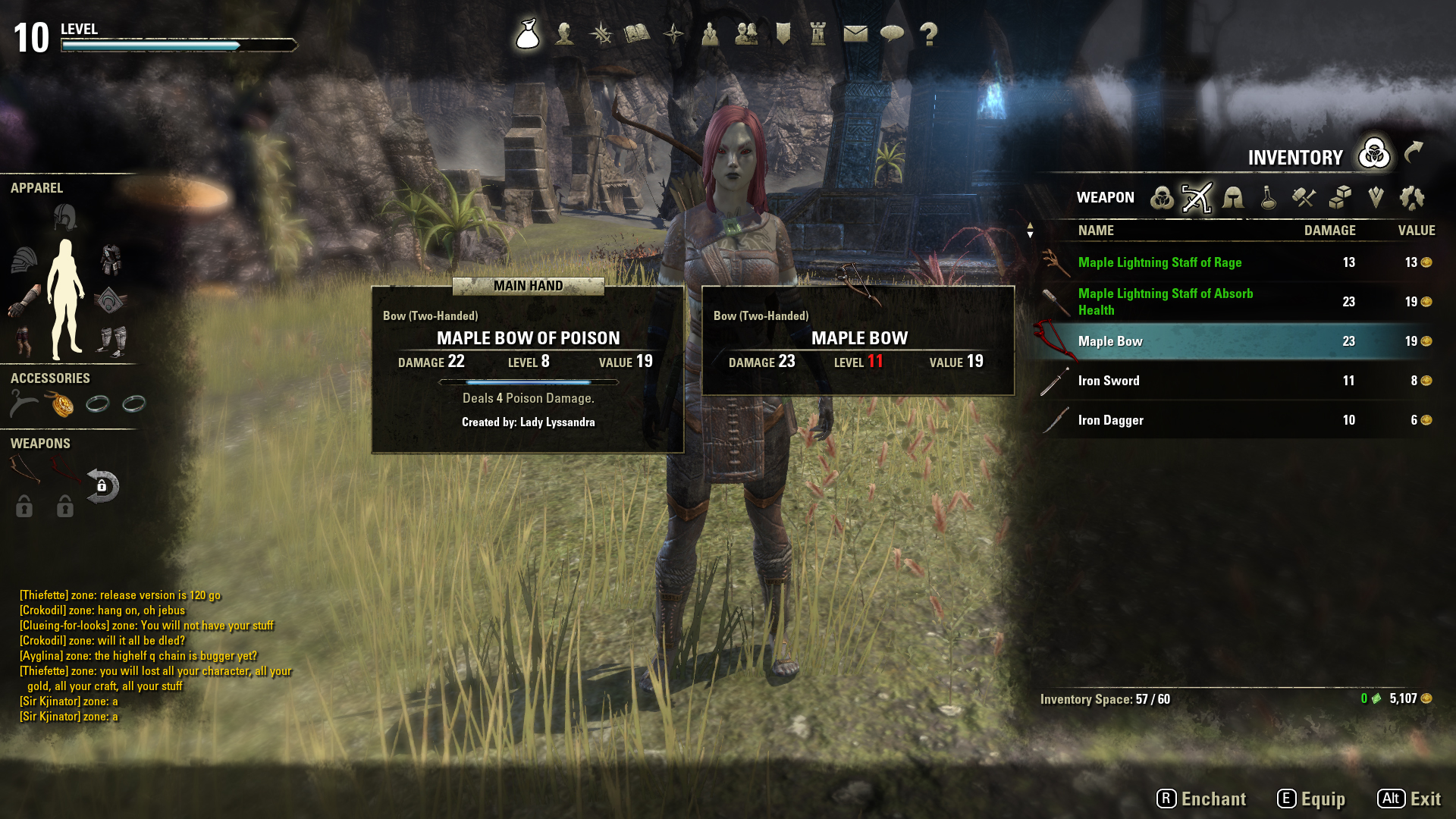The image size is (1456, 819).
Task: Select the equipped helmet apparel slot
Action: point(65,218)
